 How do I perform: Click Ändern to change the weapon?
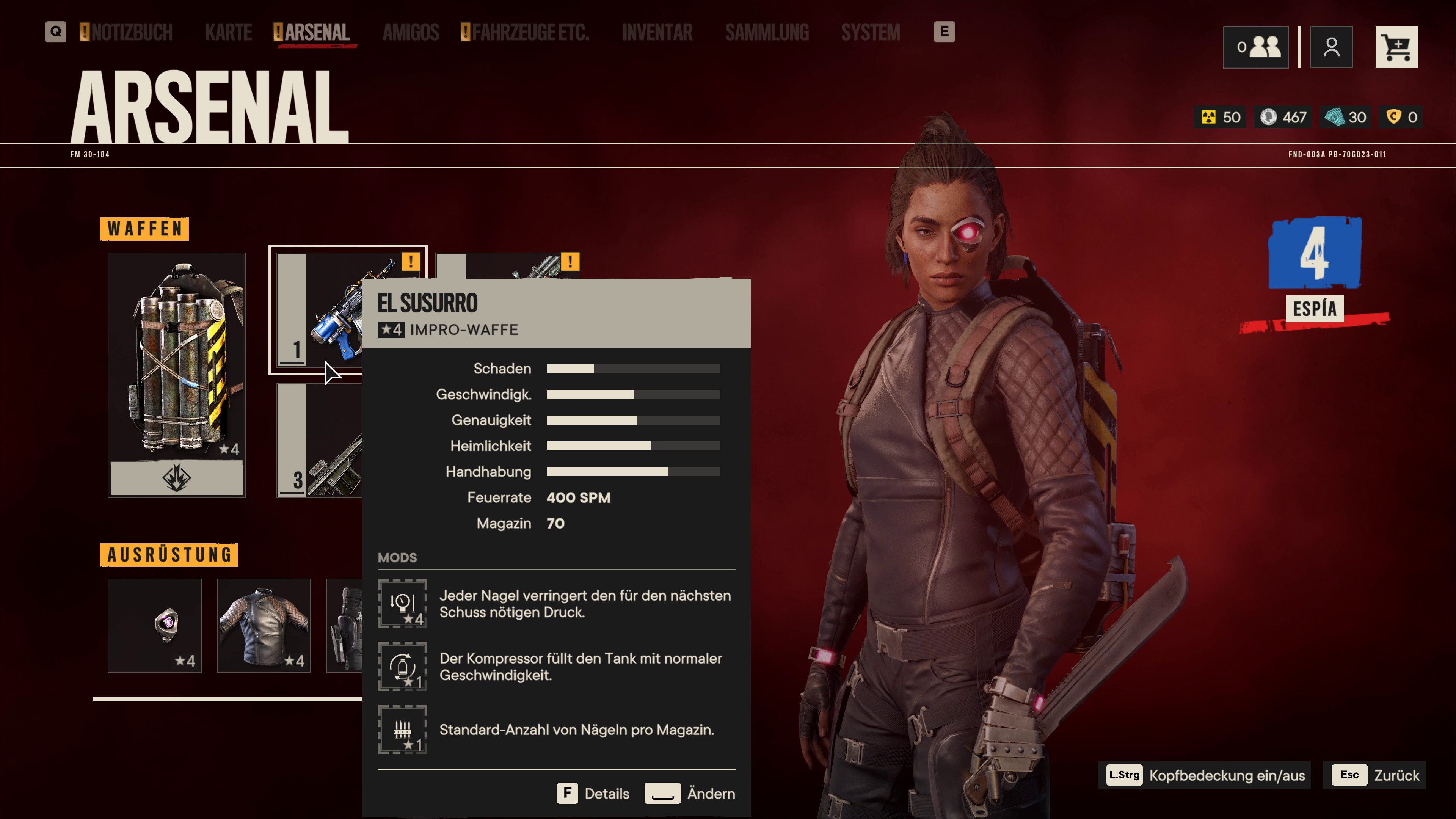[x=690, y=794]
